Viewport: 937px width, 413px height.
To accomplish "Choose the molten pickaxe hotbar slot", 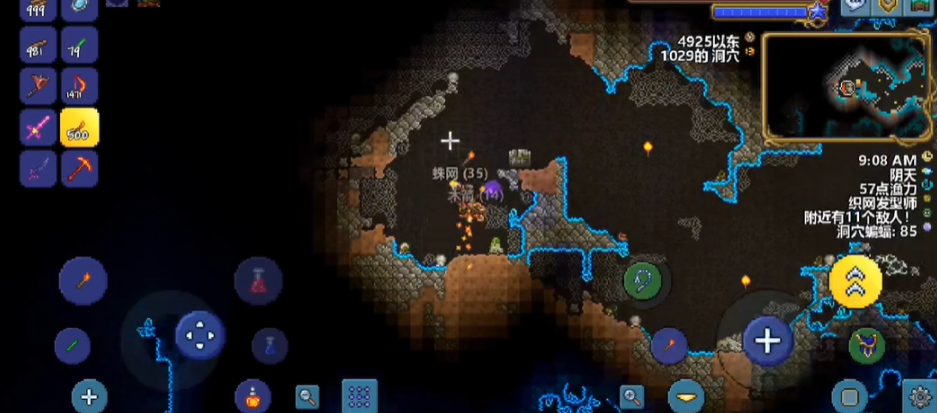I will (x=79, y=168).
